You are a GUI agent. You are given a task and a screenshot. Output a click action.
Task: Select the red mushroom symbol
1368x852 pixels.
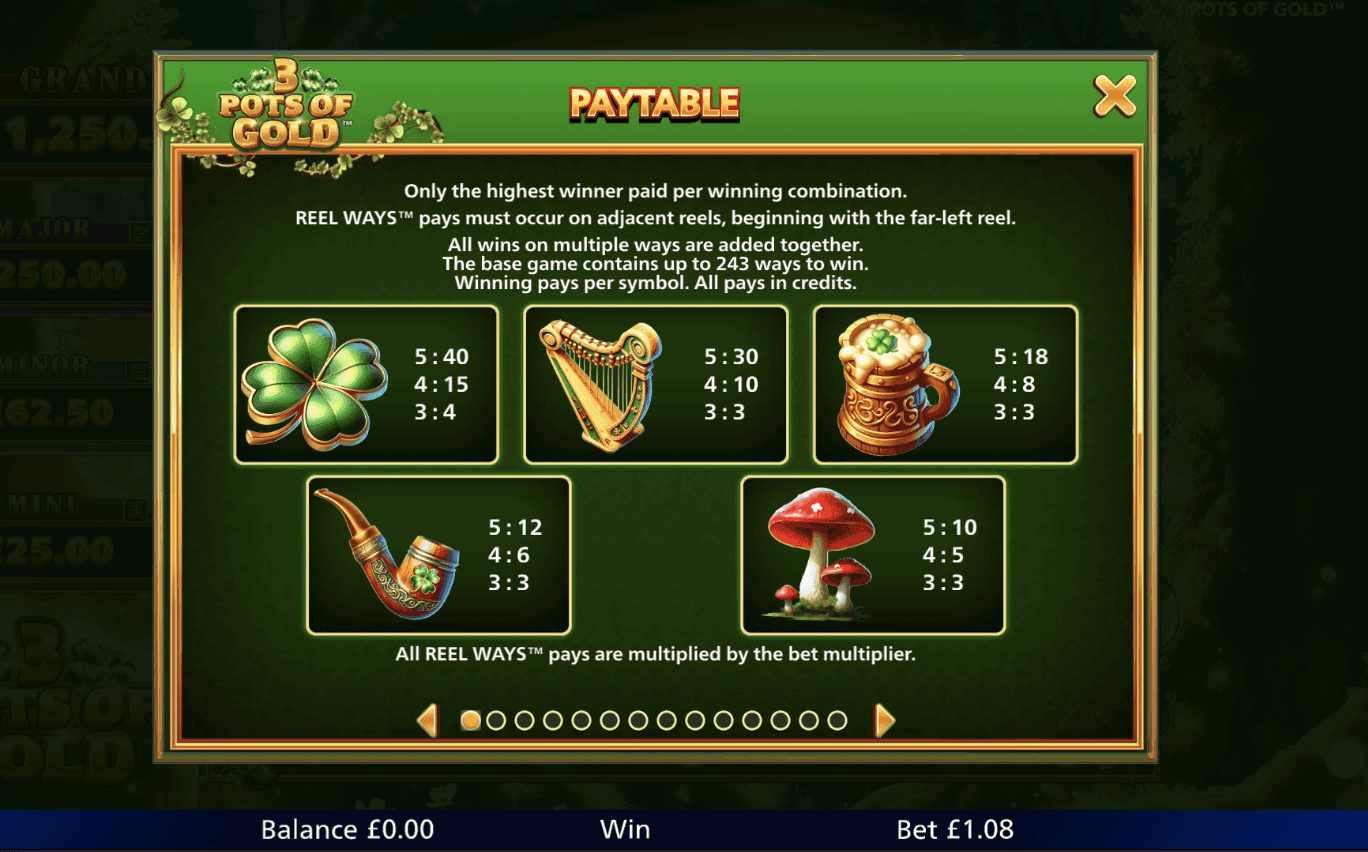tap(820, 554)
